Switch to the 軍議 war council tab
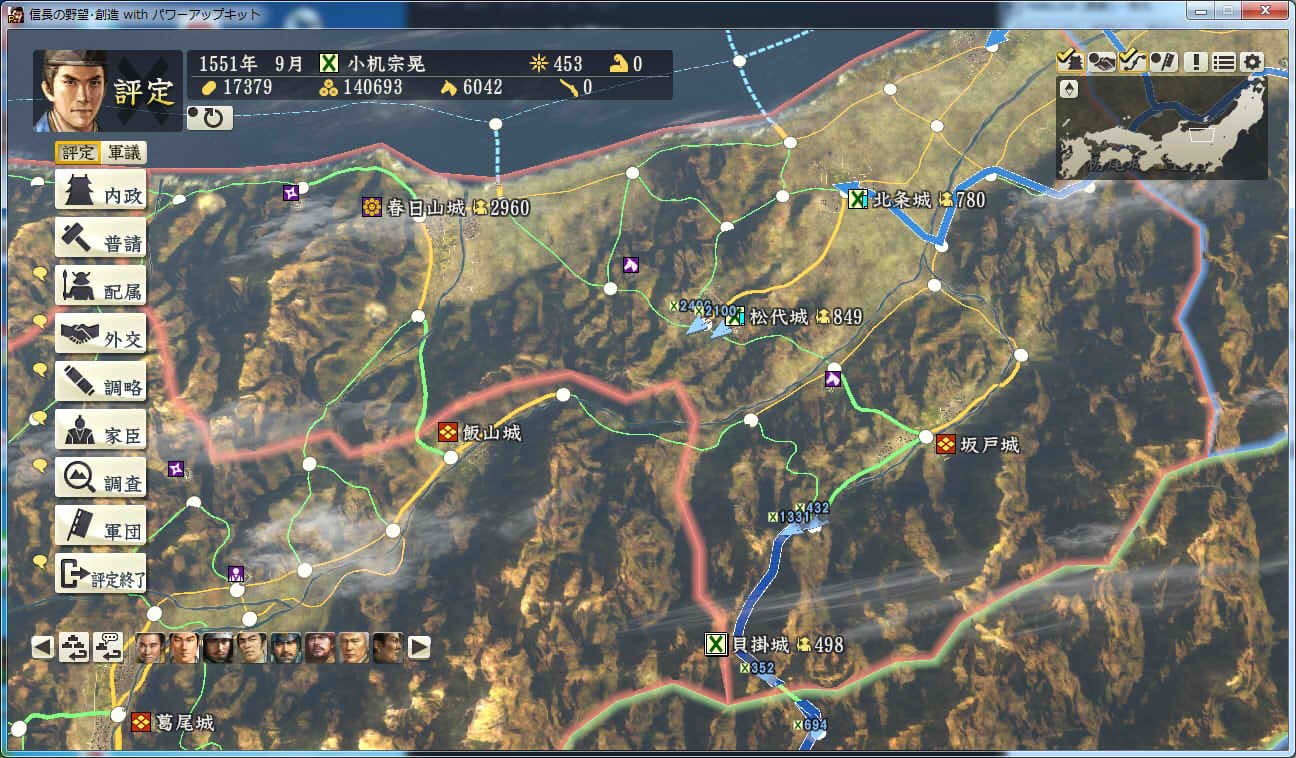The height and width of the screenshot is (758, 1296). (124, 153)
